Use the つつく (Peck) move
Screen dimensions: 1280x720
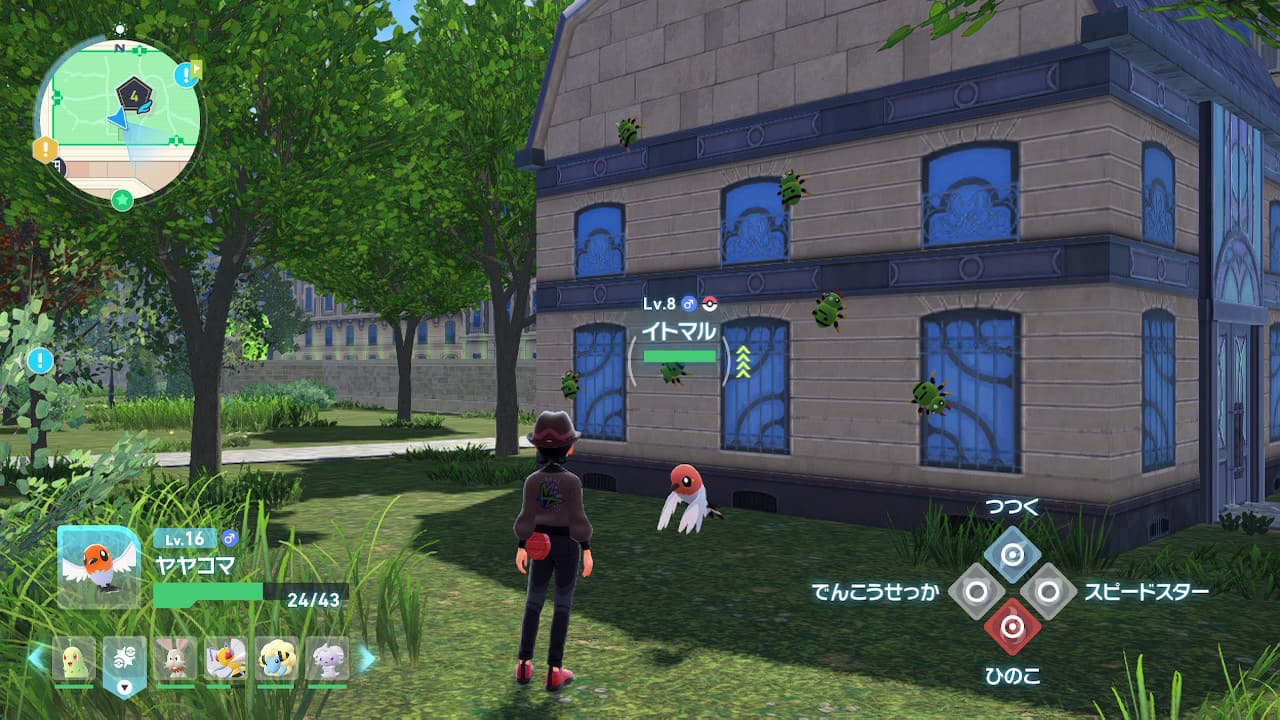point(1012,555)
